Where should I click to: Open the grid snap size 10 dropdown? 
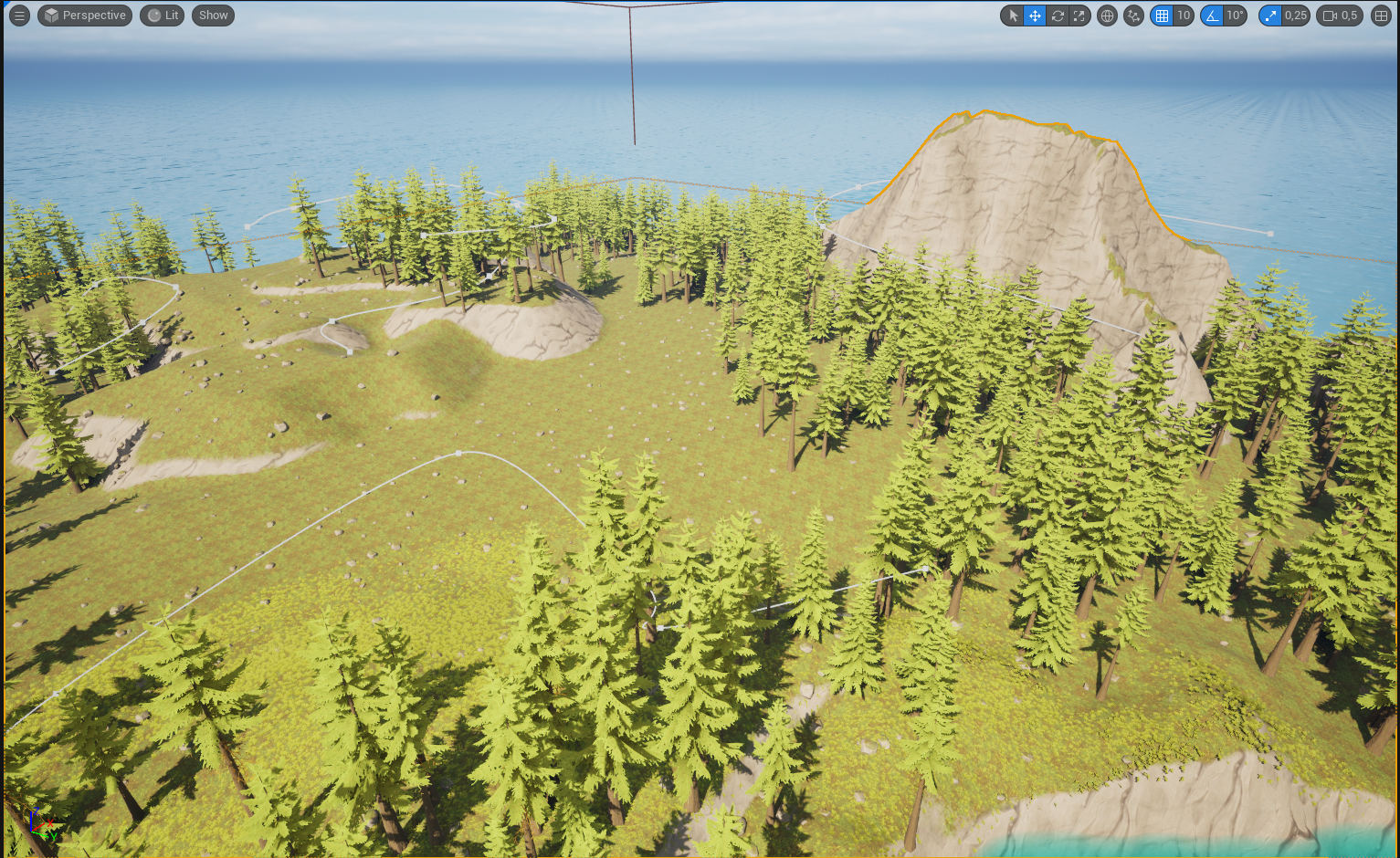[x=1184, y=16]
